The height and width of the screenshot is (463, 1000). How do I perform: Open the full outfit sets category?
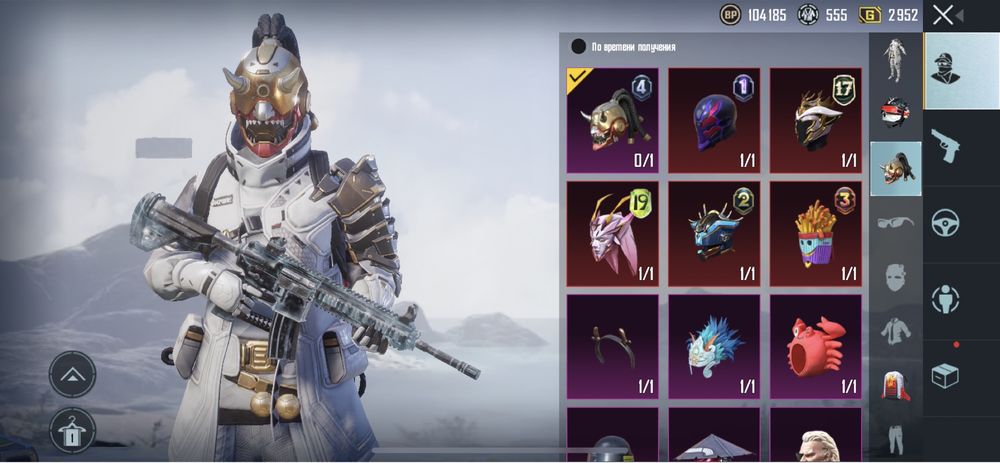pyautogui.click(x=895, y=60)
